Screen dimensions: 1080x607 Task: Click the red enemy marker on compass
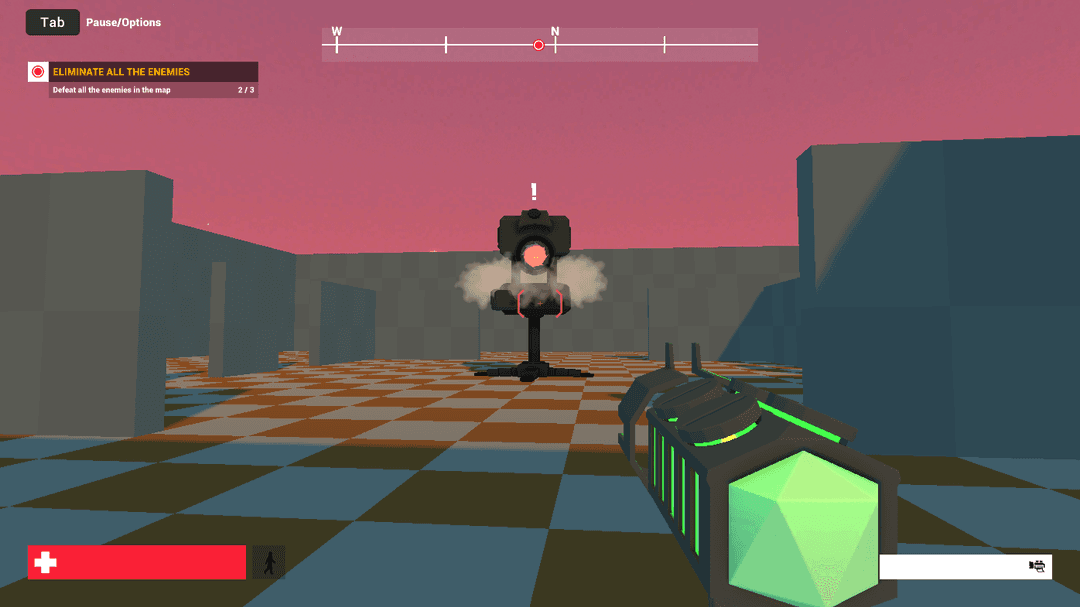[x=539, y=45]
